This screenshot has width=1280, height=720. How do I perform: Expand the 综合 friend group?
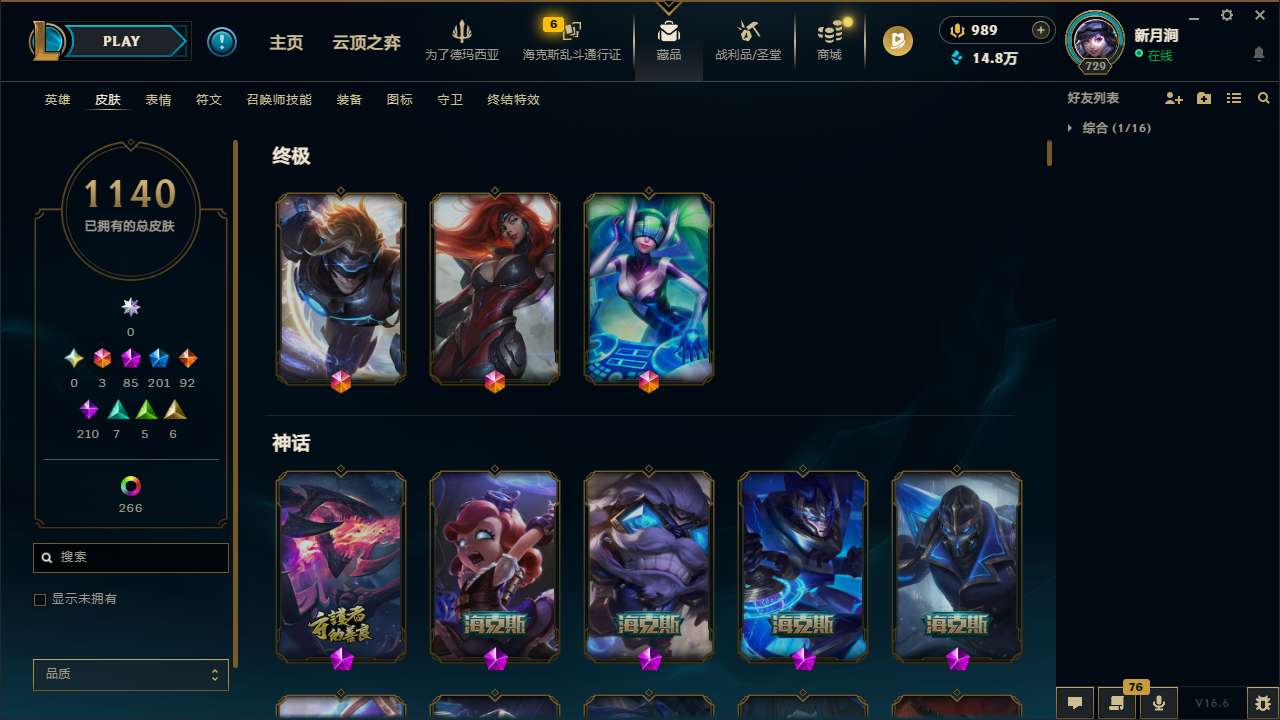coord(1071,128)
